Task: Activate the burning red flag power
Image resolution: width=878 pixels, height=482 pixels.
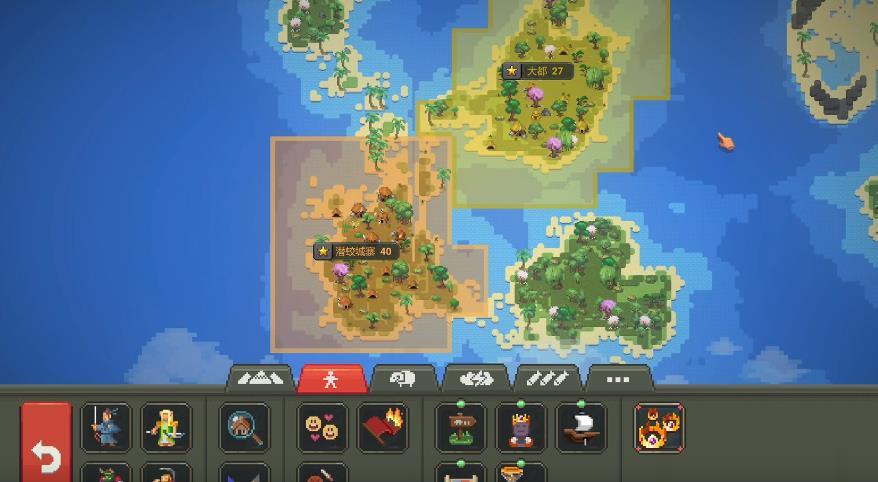Action: 382,427
